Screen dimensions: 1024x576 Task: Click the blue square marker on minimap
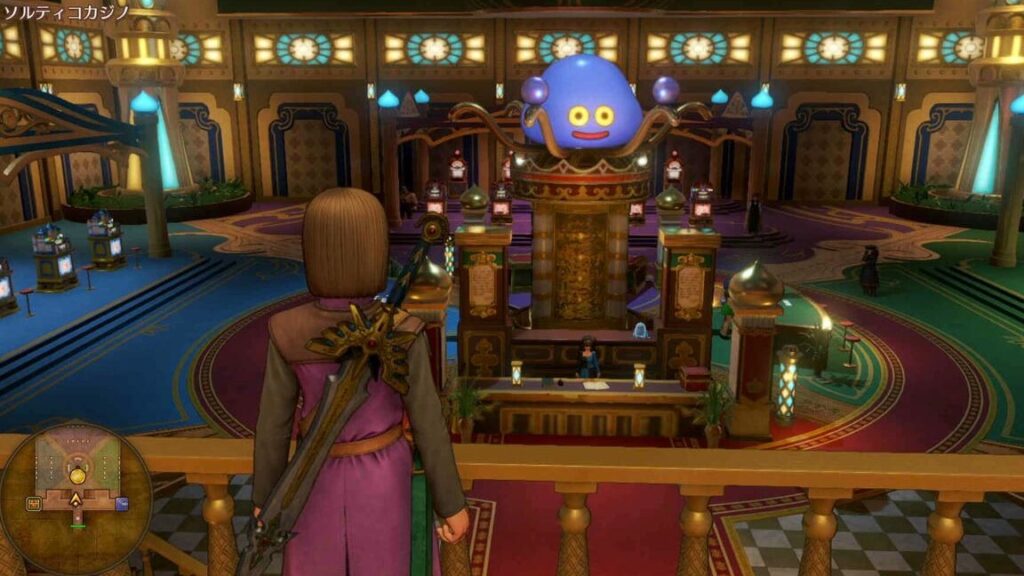click(x=121, y=504)
